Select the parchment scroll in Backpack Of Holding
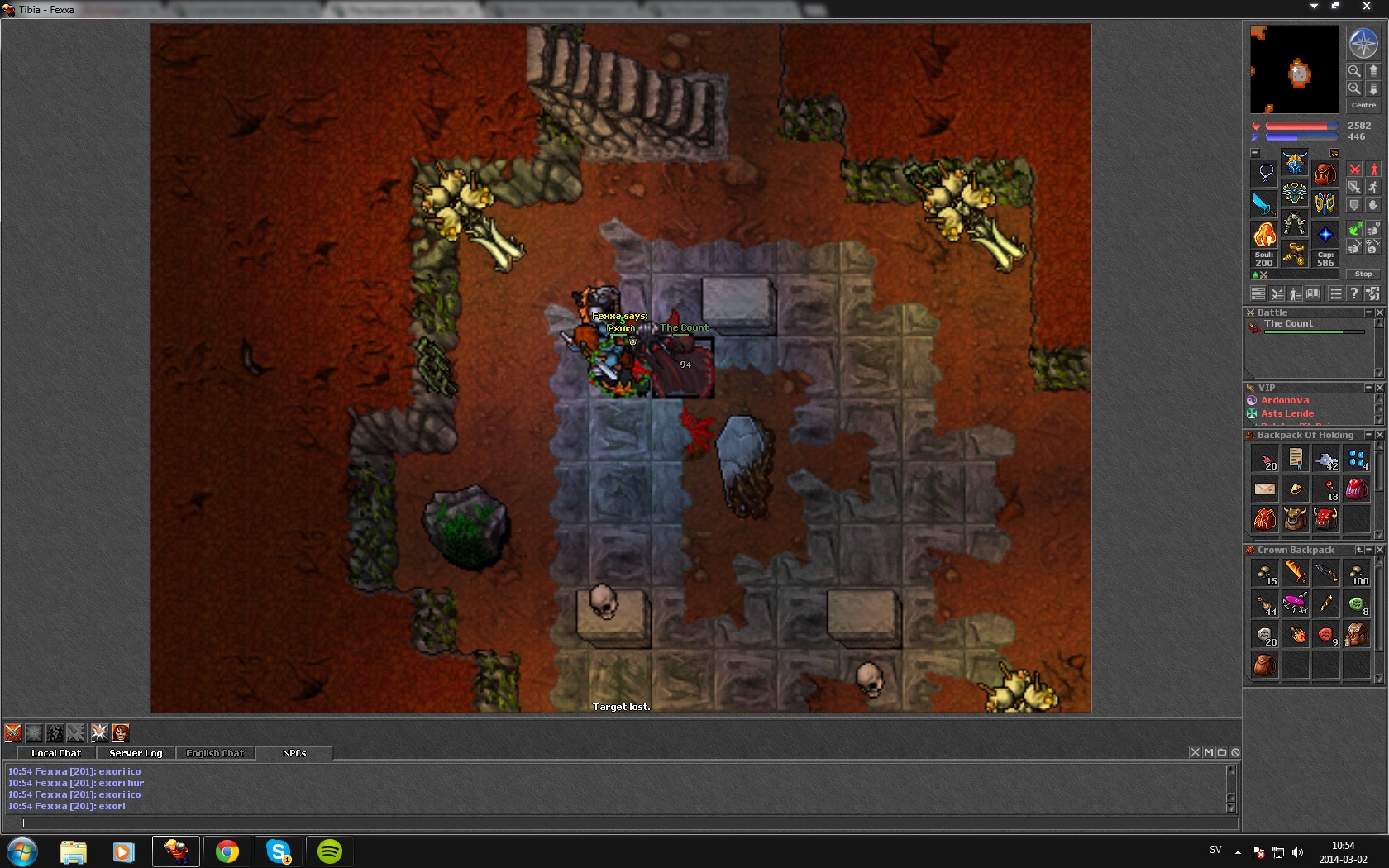This screenshot has height=868, width=1389. coord(1295,458)
